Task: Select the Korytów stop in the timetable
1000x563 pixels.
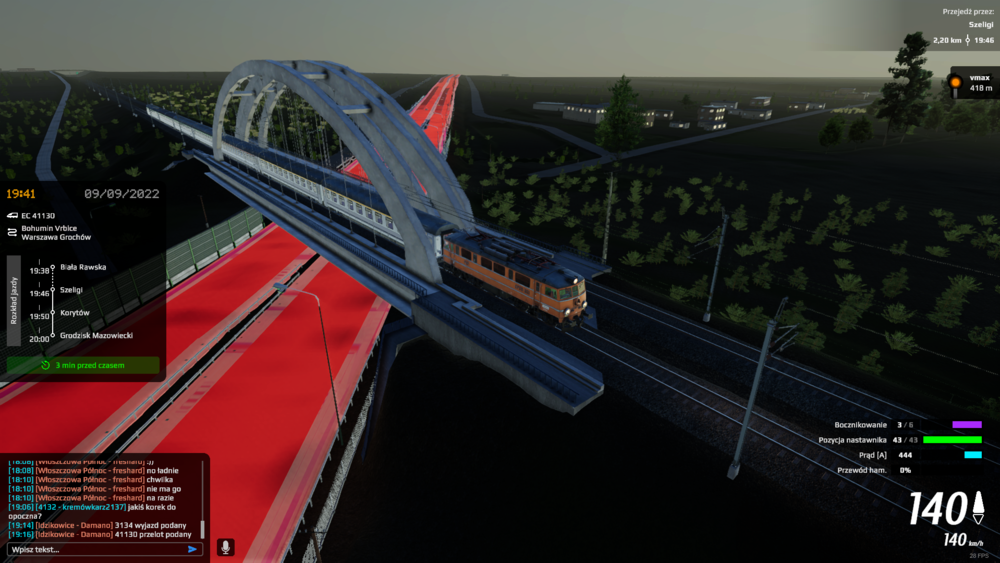Action: point(75,313)
